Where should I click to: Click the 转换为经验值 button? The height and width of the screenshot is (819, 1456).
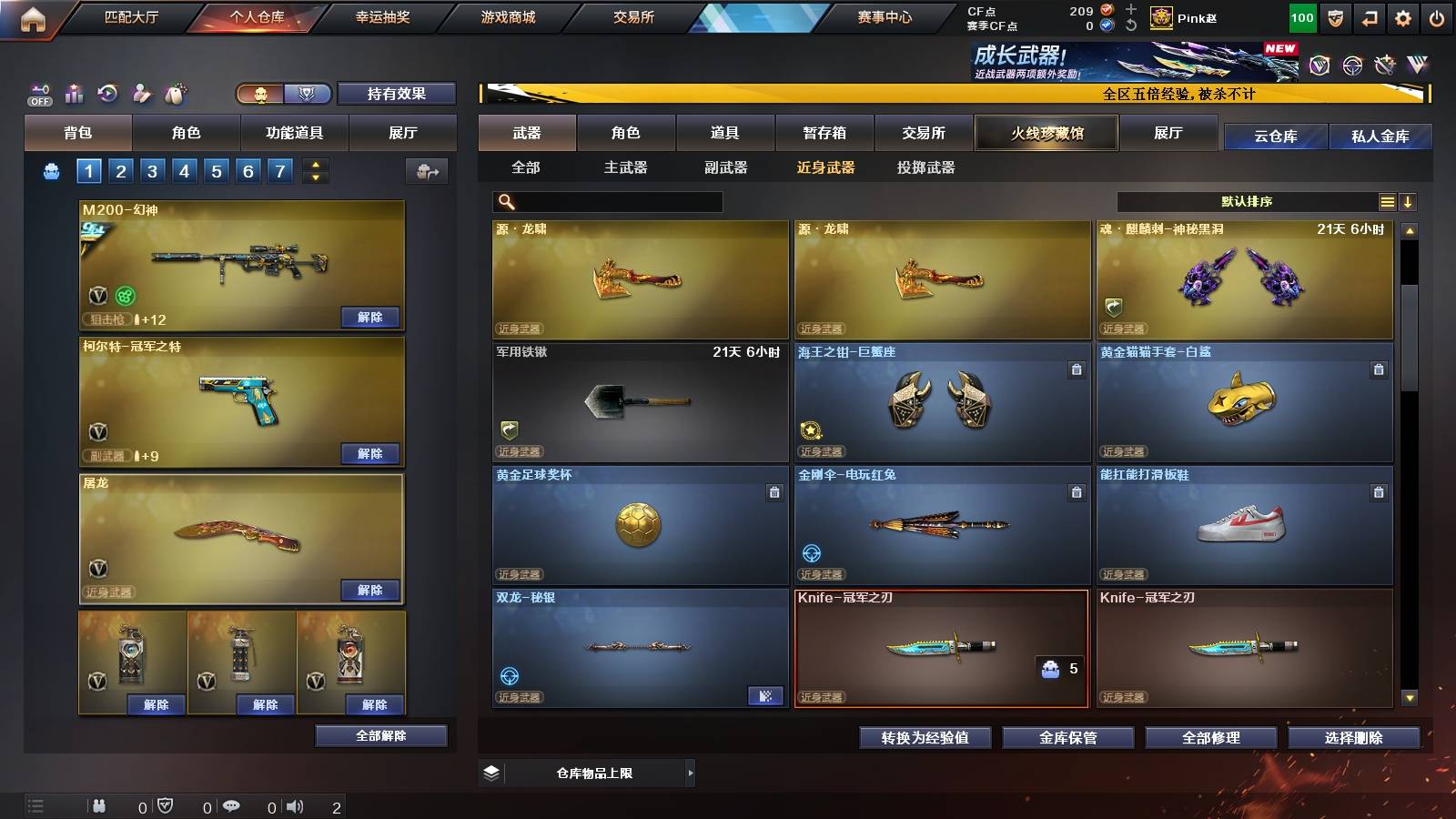coord(925,738)
